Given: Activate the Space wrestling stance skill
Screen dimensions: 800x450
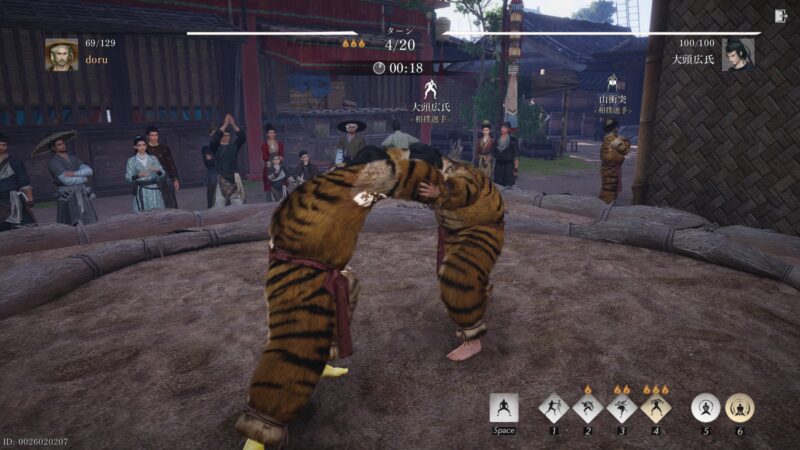Looking at the screenshot, I should (x=504, y=408).
